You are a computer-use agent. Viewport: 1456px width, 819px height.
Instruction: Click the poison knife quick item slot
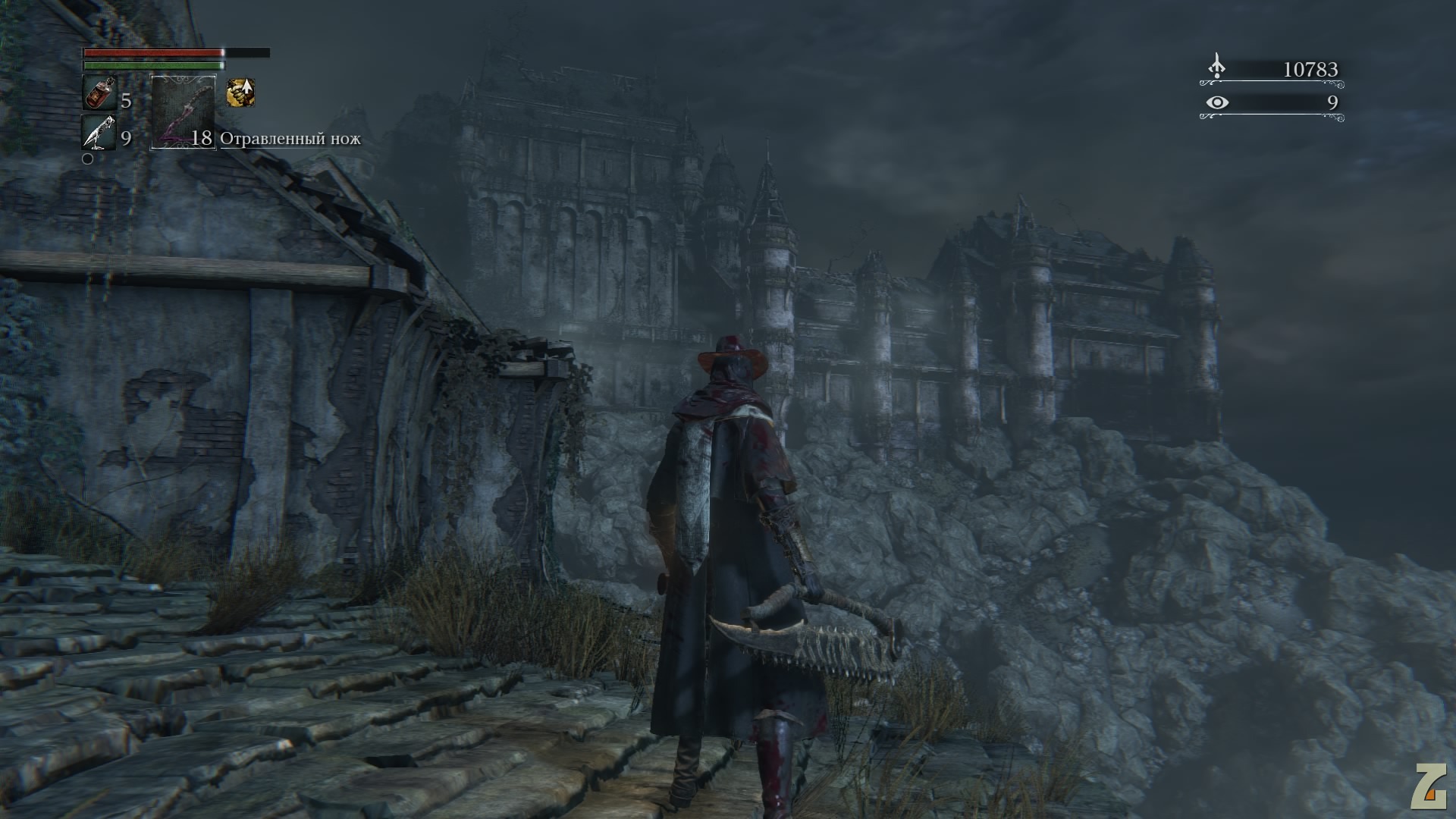183,112
